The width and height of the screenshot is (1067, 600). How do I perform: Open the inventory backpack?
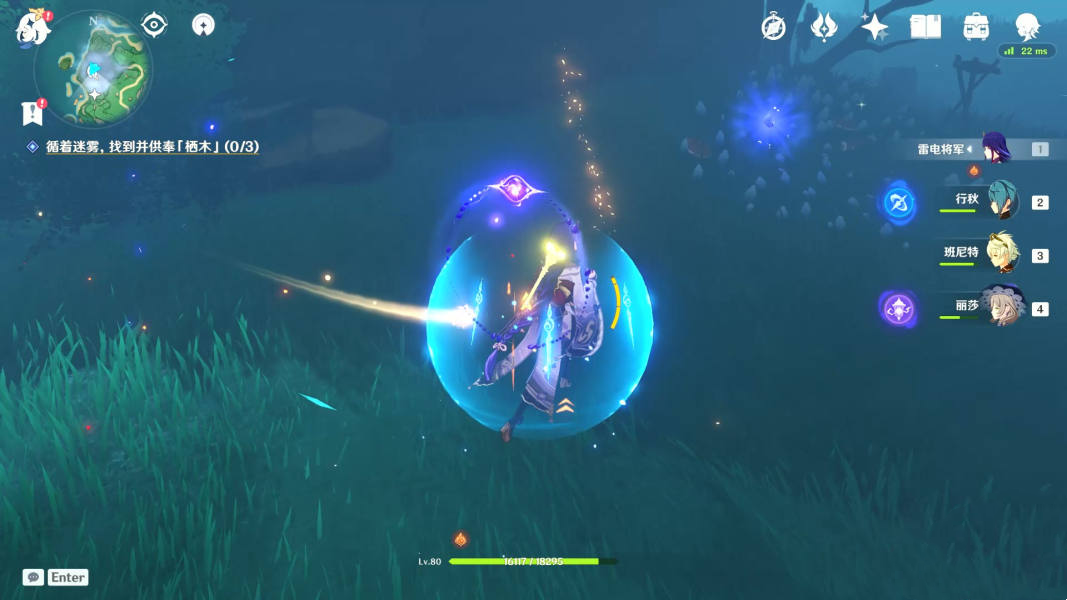pyautogui.click(x=976, y=27)
